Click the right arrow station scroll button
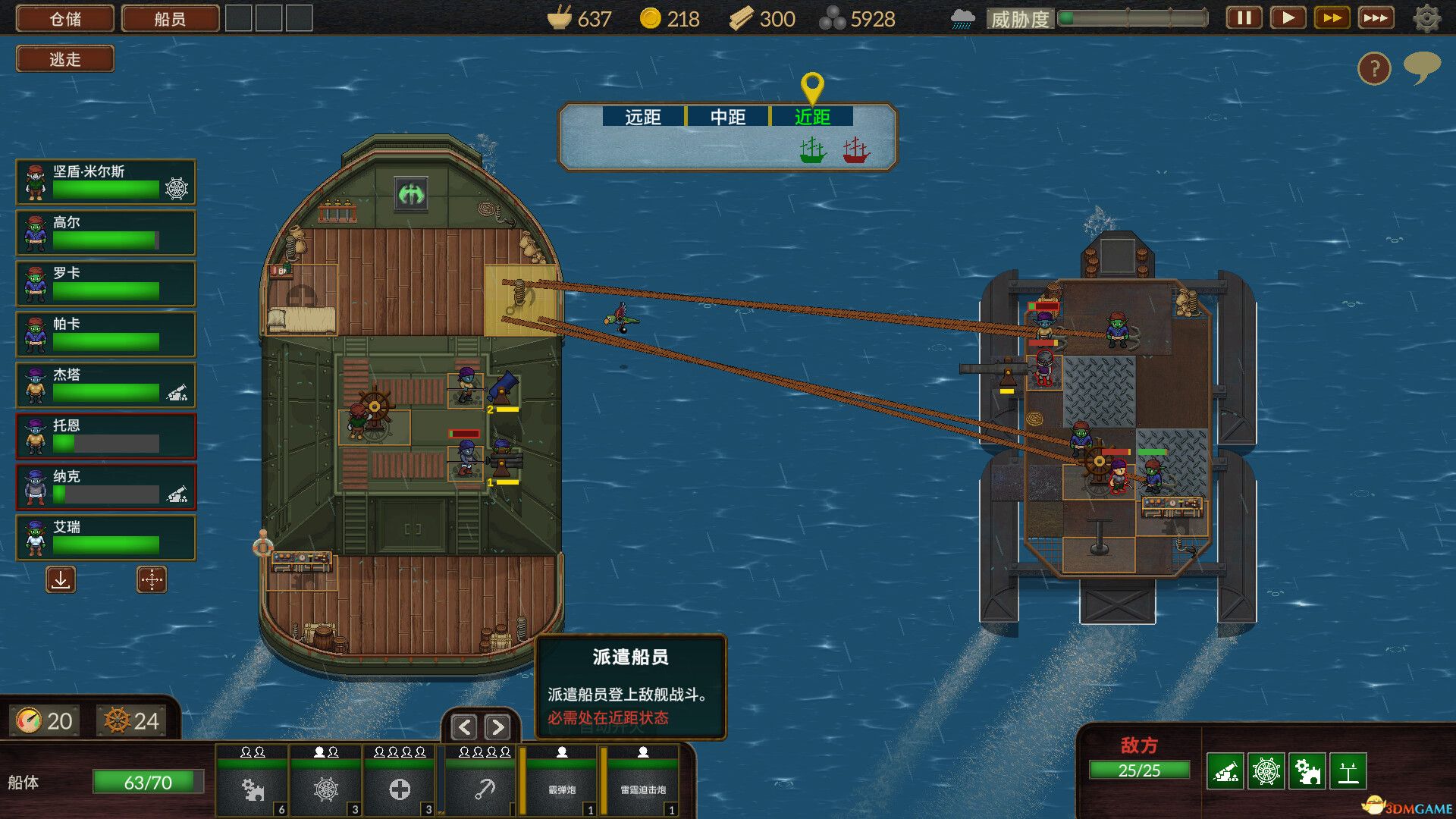The width and height of the screenshot is (1456, 819). click(498, 727)
